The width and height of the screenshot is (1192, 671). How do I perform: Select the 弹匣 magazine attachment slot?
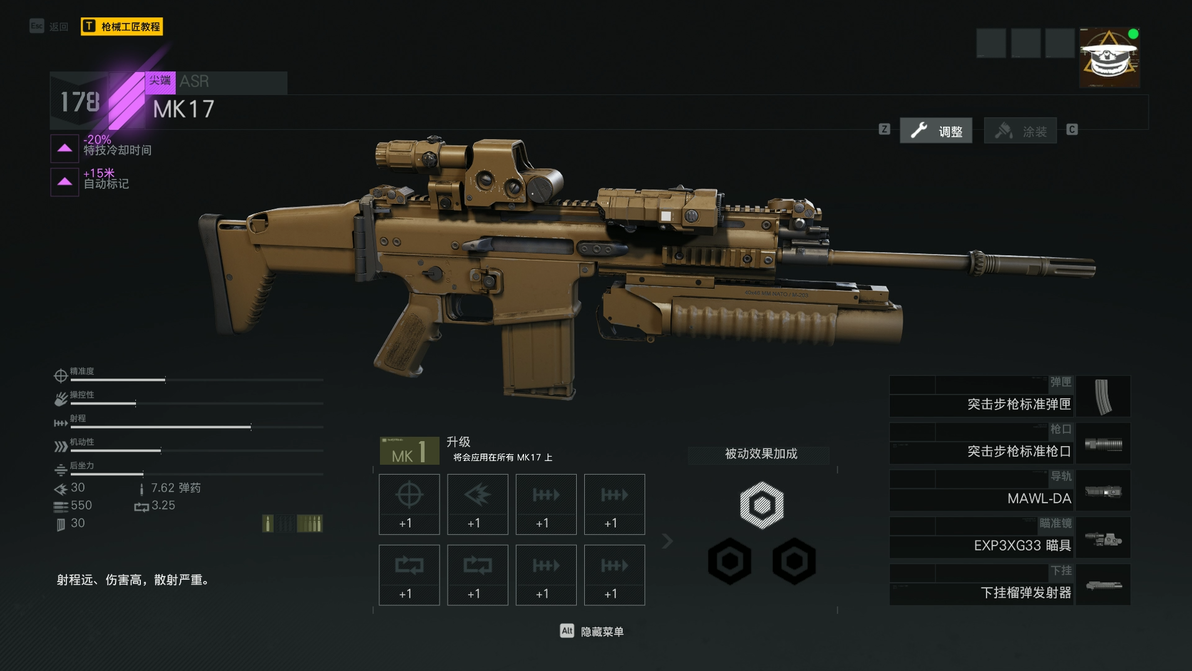1009,396
